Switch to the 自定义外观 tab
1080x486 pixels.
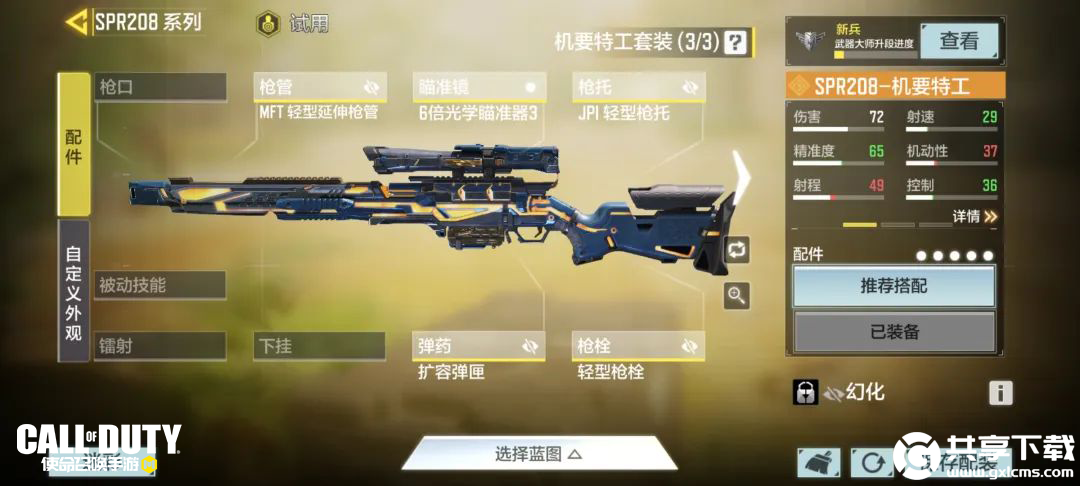click(74, 294)
